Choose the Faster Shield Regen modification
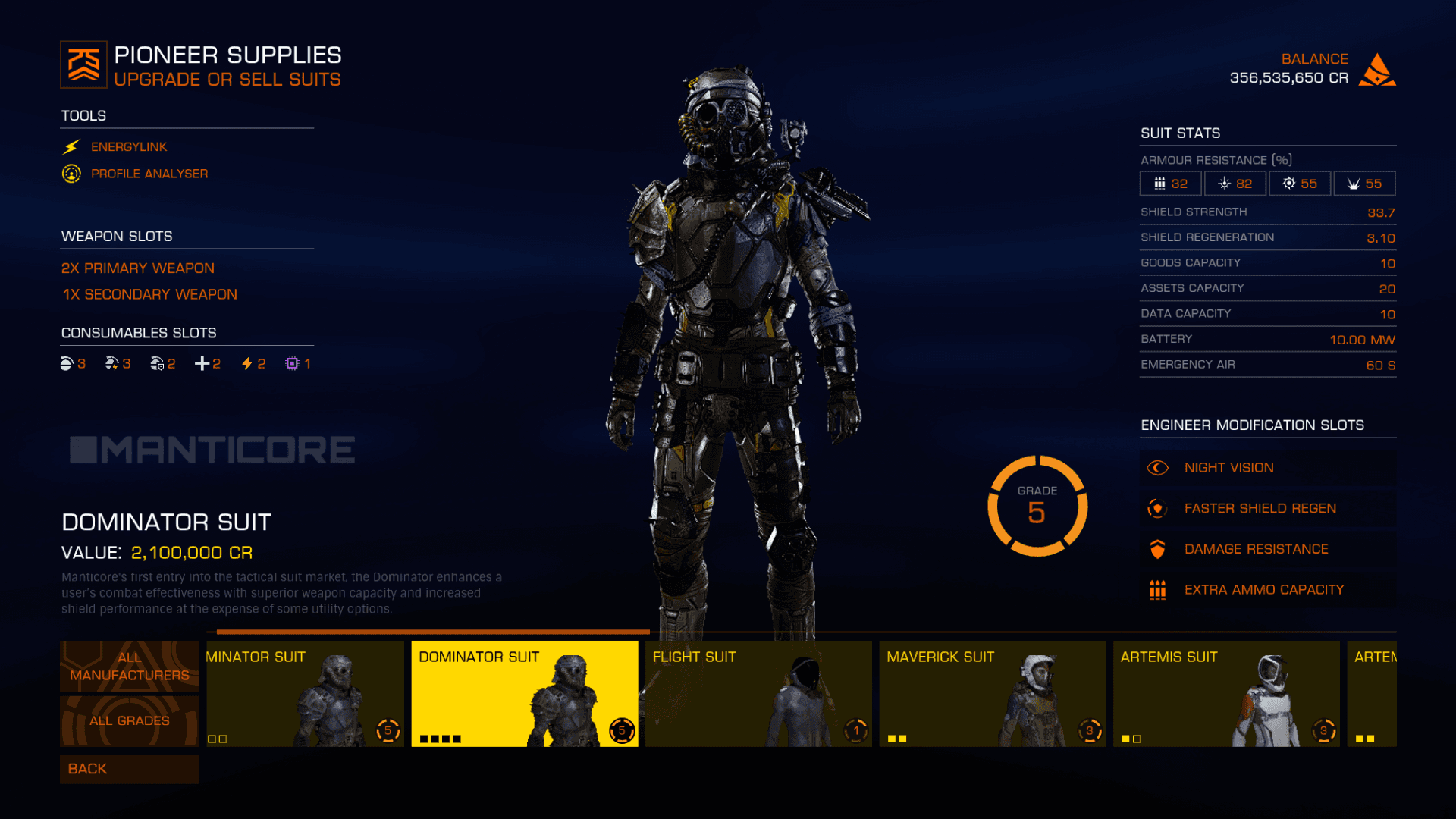The image size is (1456, 819). (1266, 509)
